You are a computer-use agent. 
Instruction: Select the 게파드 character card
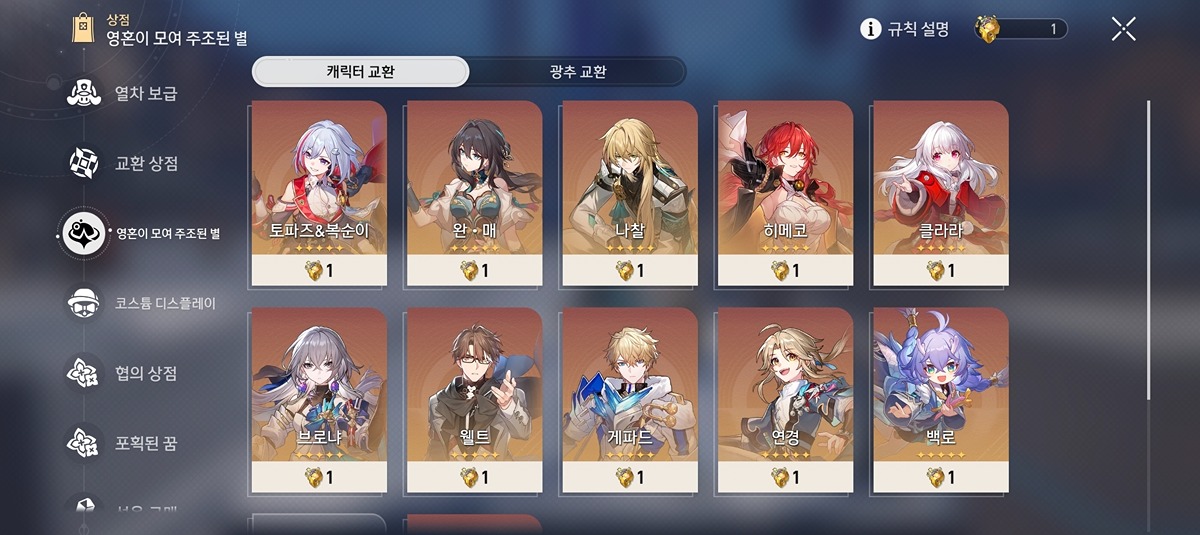(630, 398)
